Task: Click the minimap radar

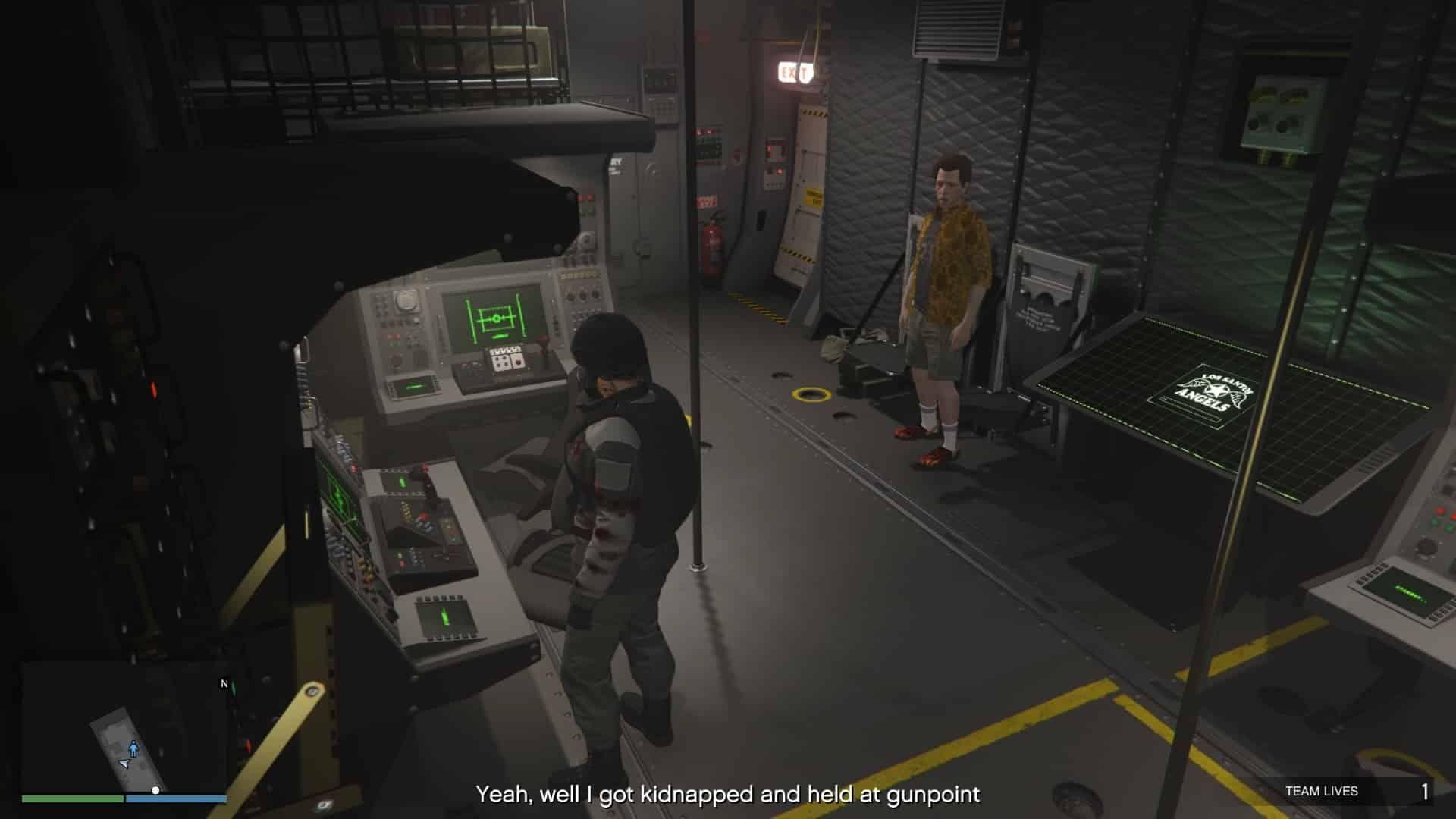Action: [124, 728]
